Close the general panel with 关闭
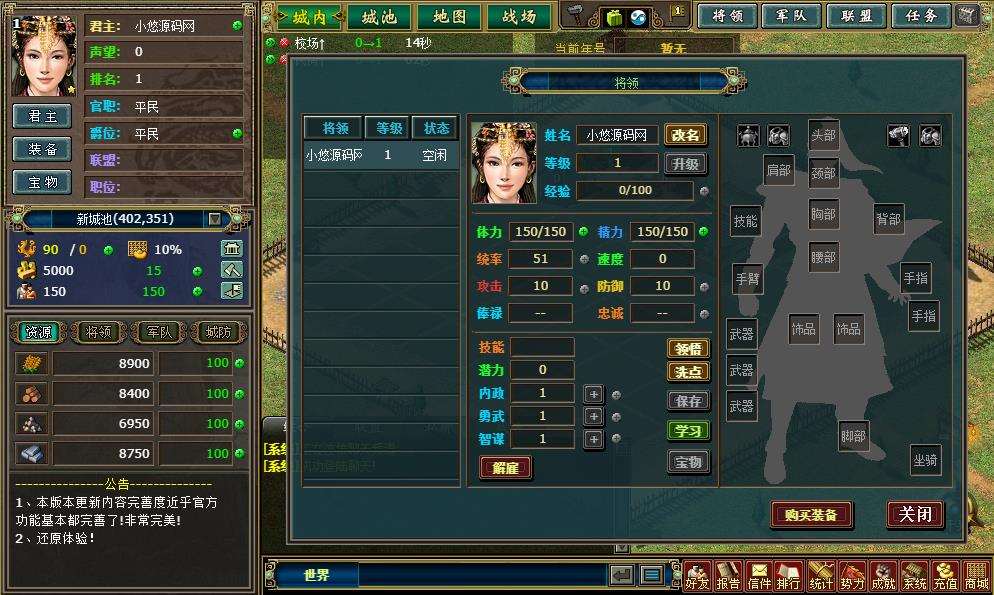 914,514
